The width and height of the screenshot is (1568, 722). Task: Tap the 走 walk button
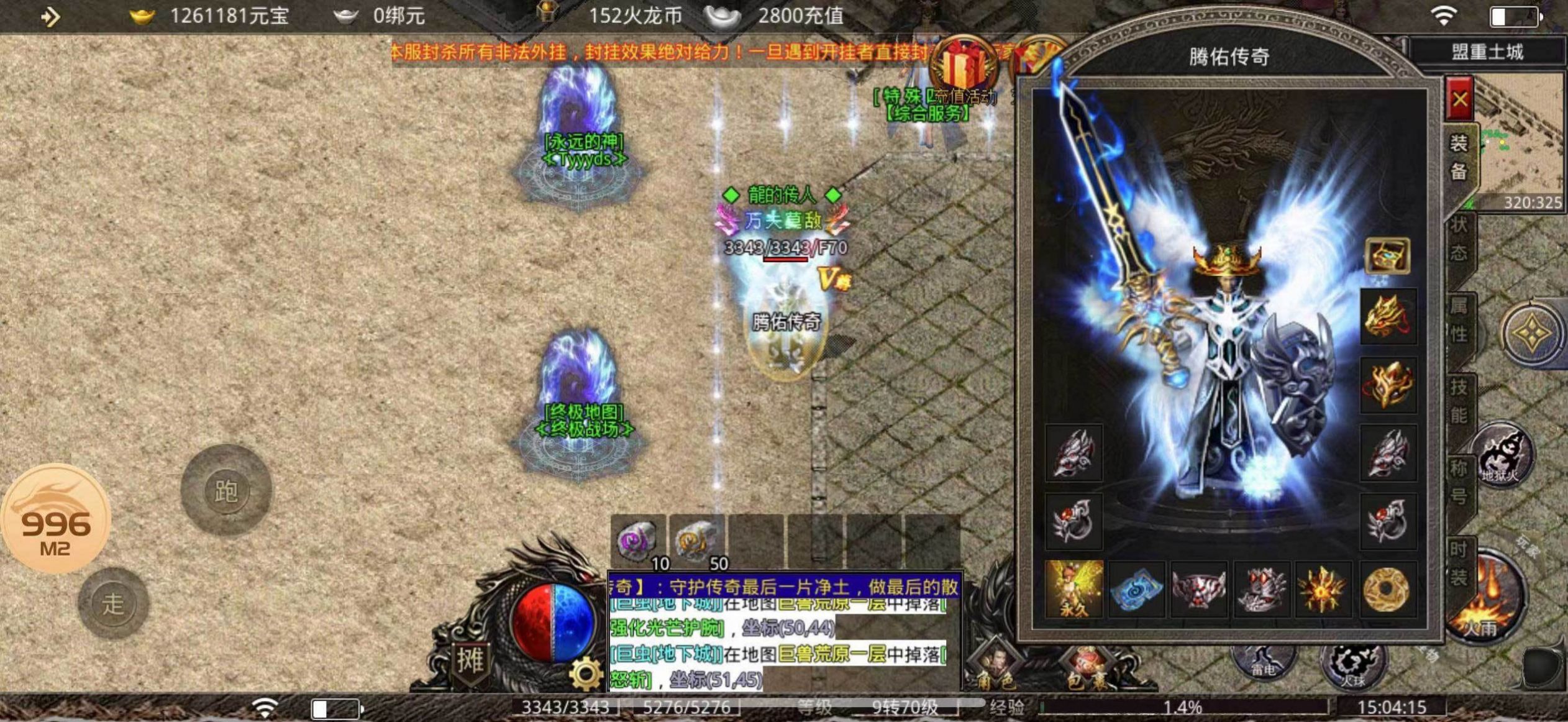pos(113,603)
